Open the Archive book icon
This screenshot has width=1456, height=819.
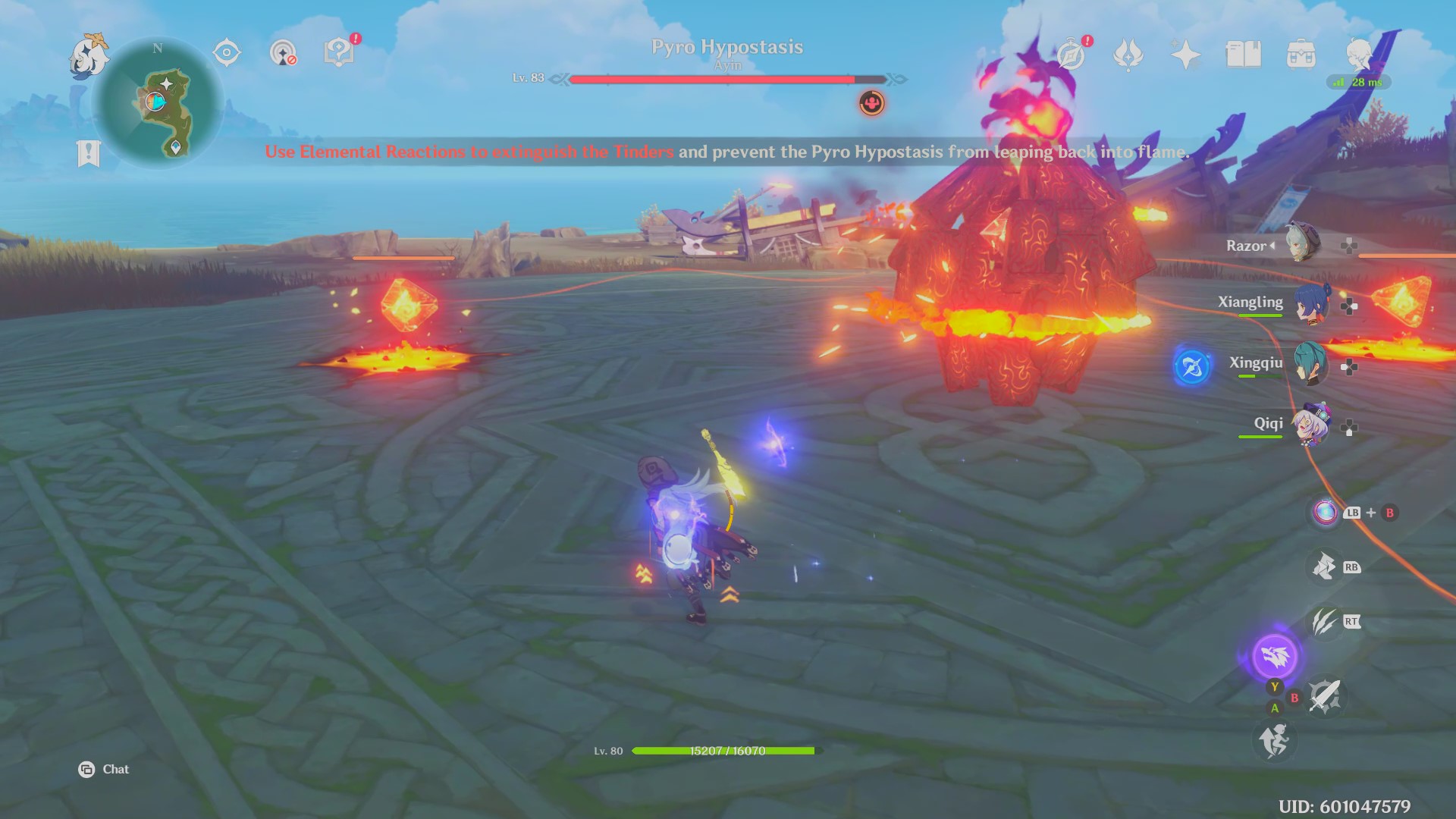[1243, 53]
